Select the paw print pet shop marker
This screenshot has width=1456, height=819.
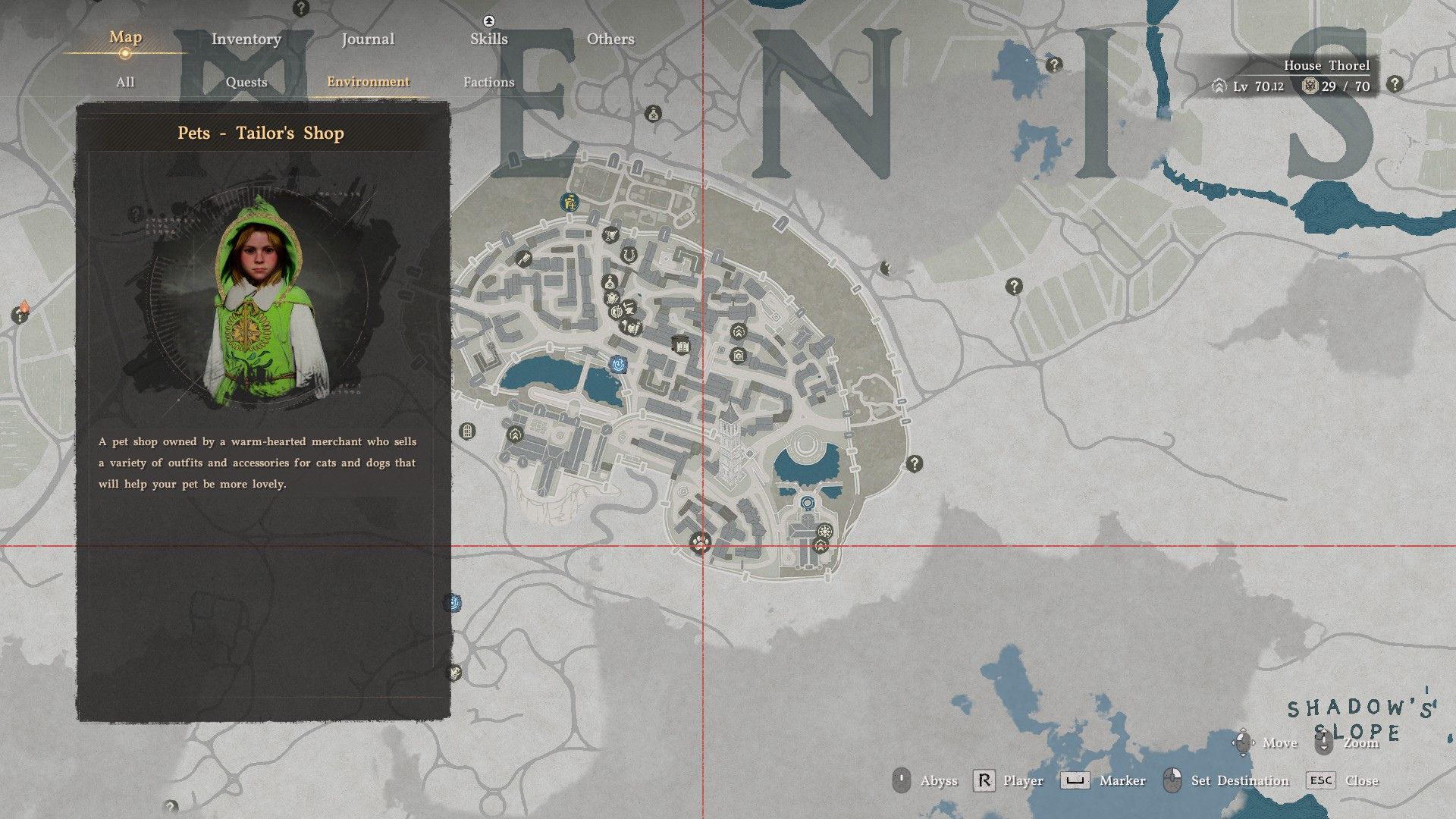699,543
